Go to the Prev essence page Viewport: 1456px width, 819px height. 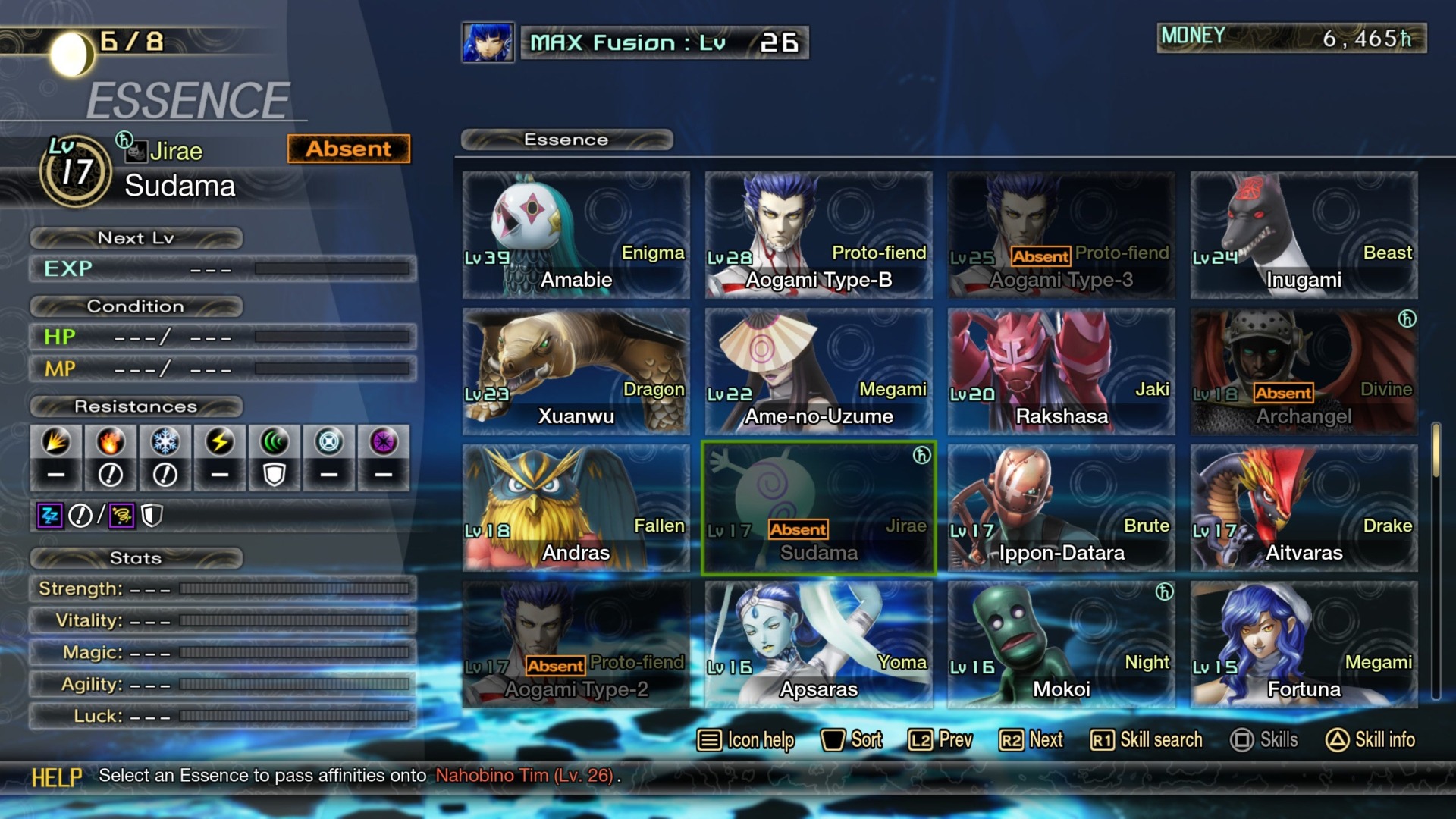click(x=940, y=740)
